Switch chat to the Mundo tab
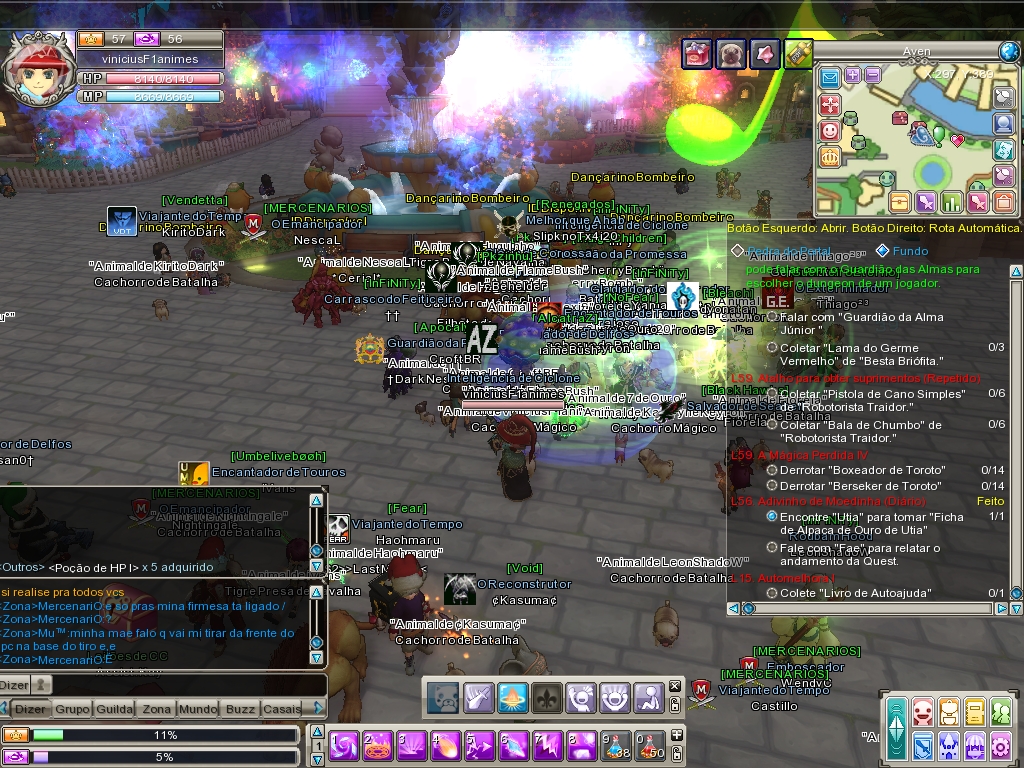1024x768 pixels. pyautogui.click(x=198, y=709)
